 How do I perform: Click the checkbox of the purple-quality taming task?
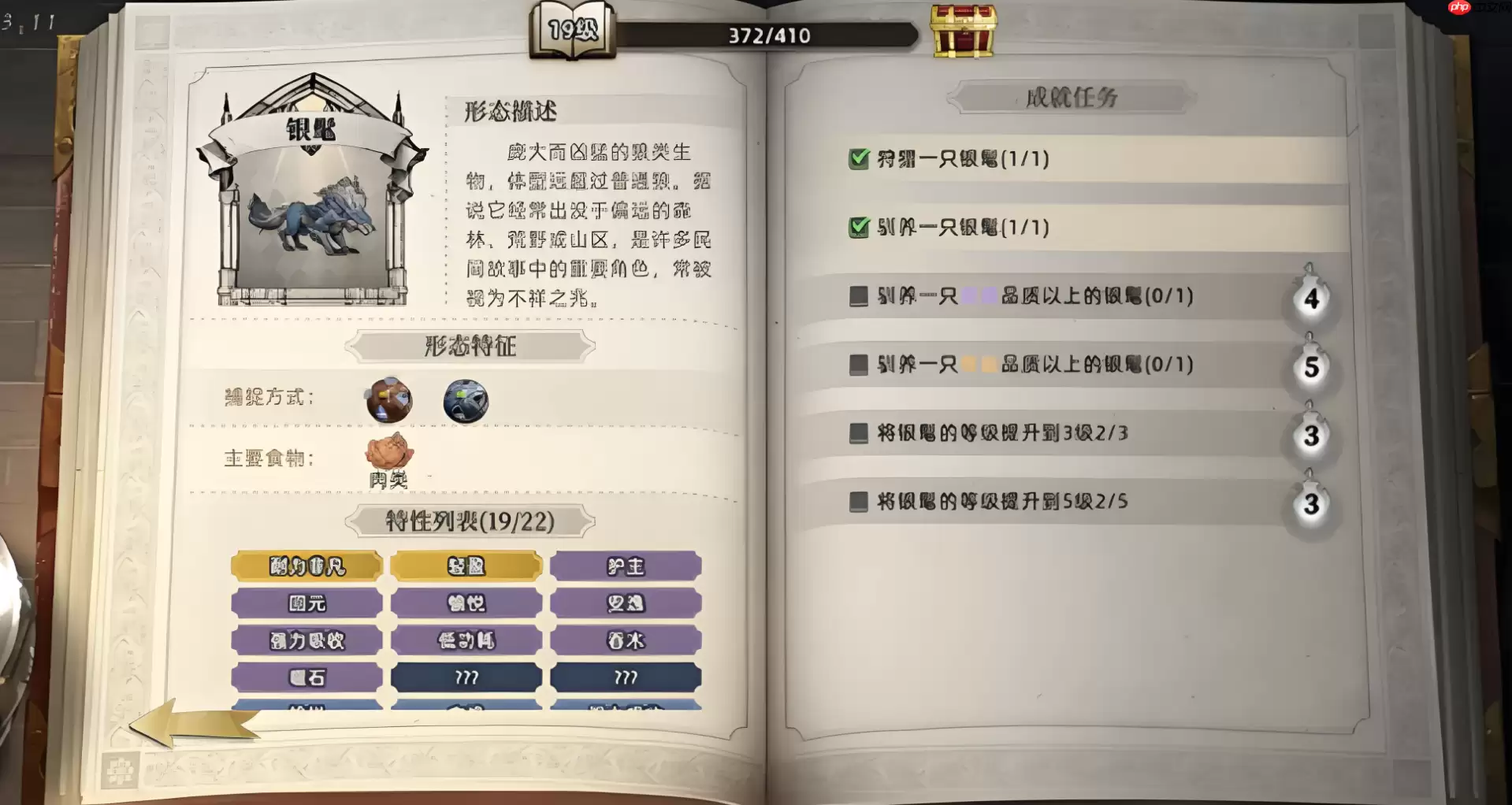tap(858, 296)
